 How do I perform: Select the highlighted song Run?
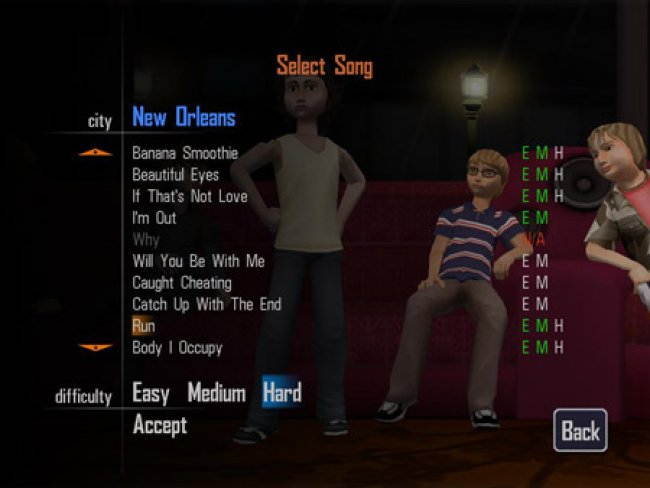pyautogui.click(x=143, y=326)
